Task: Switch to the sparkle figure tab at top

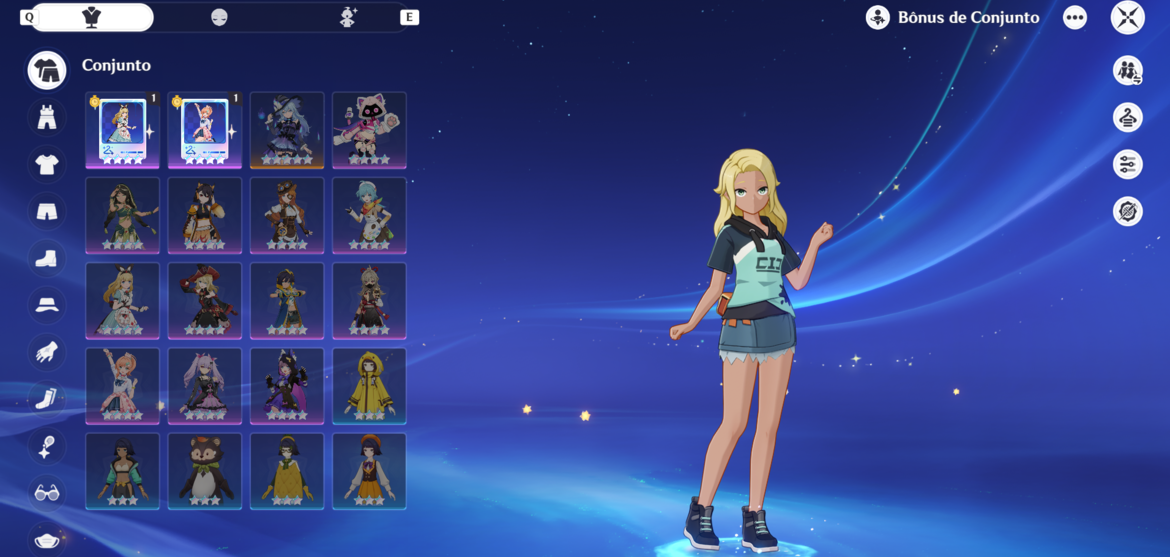Action: pos(348,18)
